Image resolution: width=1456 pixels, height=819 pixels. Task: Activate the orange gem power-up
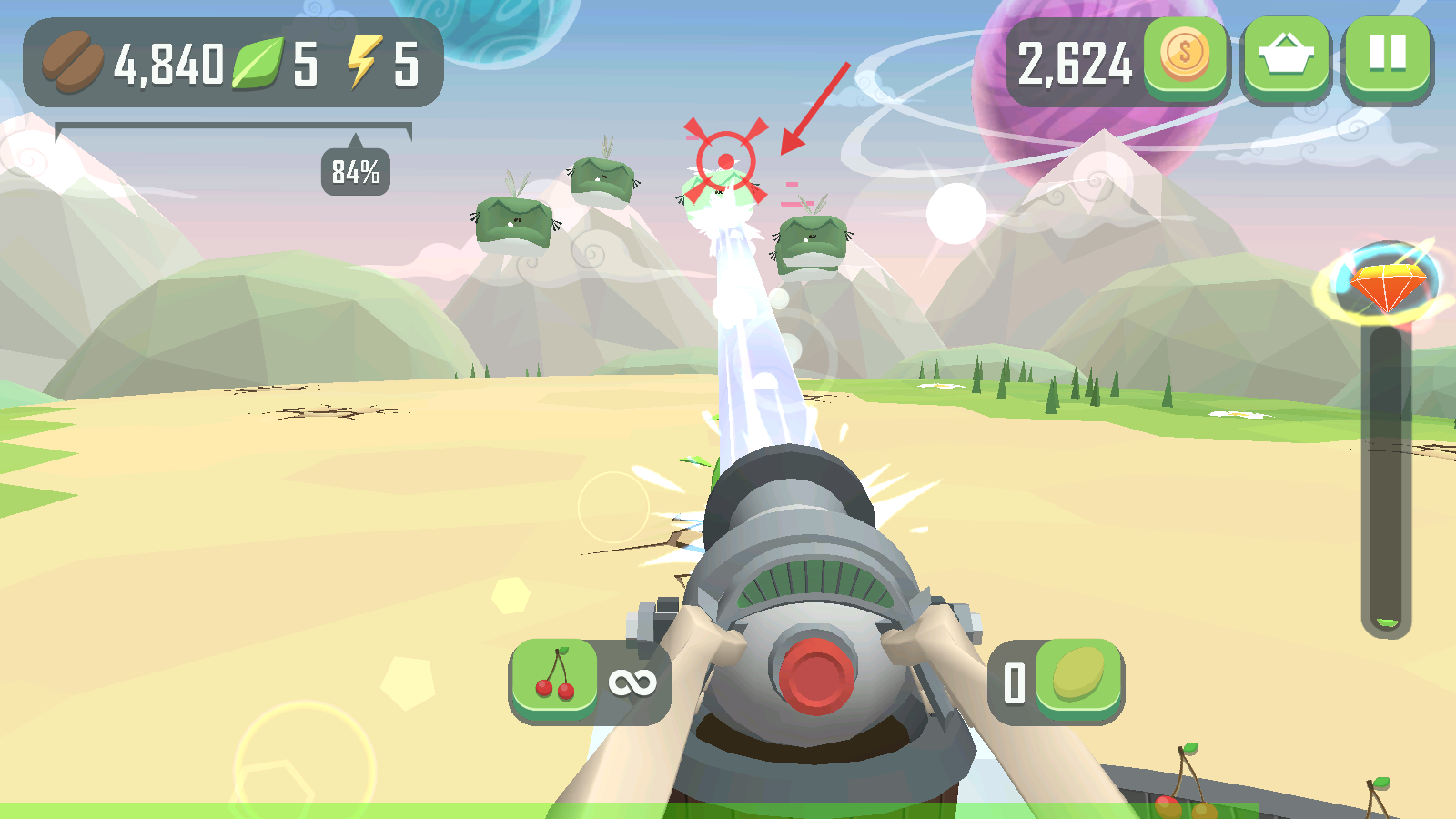(x=1386, y=282)
